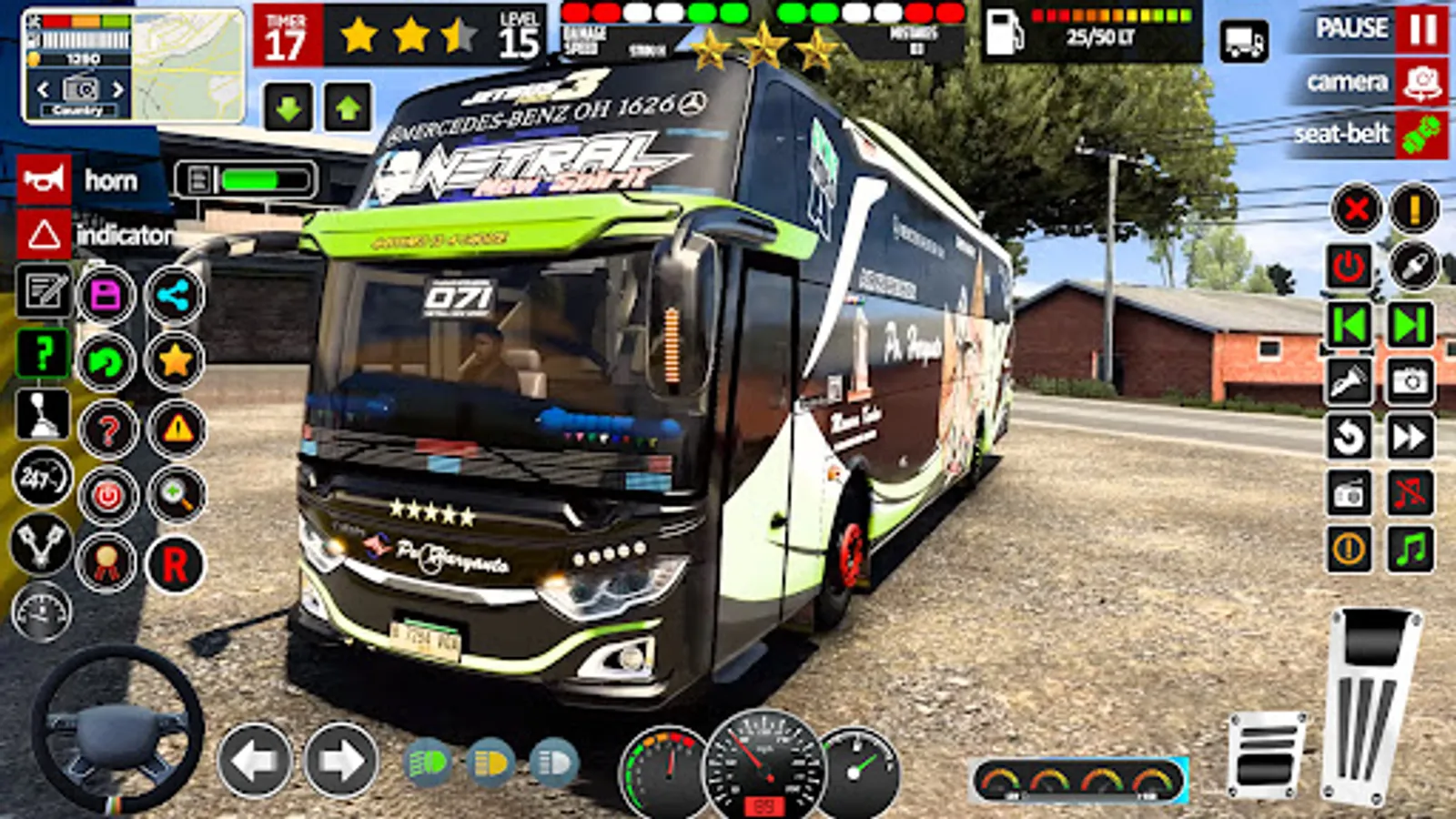Click the red X close icon
The image size is (1456, 819).
pos(1356,209)
